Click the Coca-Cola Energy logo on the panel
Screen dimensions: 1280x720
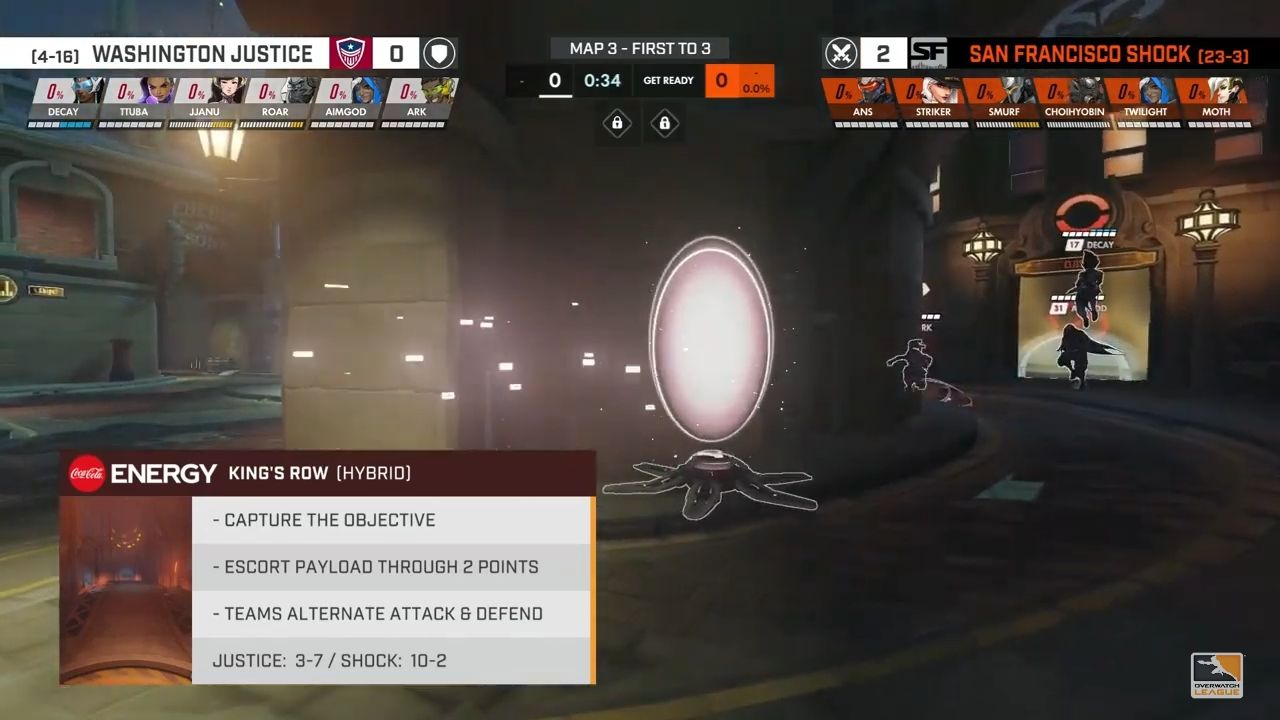pyautogui.click(x=89, y=473)
